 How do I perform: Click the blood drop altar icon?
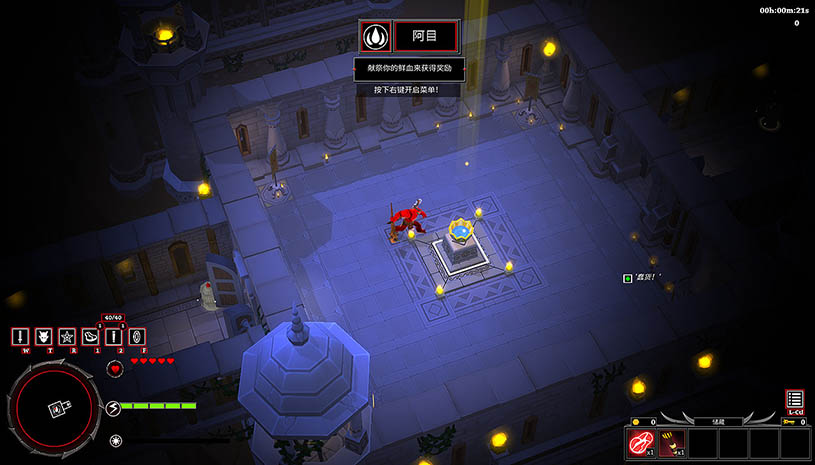tap(375, 37)
